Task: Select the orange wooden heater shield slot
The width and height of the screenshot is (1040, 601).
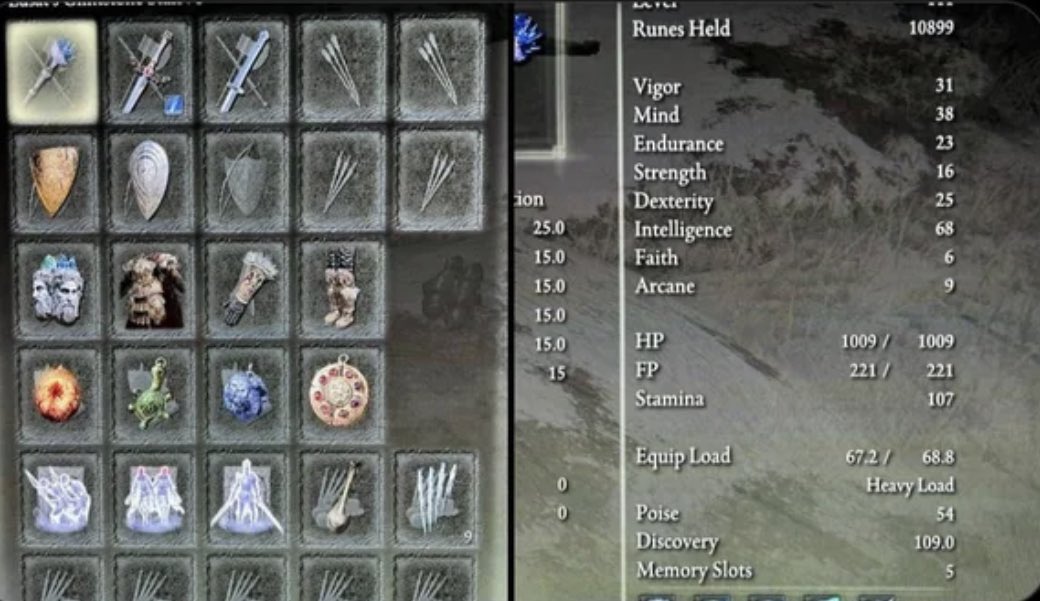Action: click(x=55, y=182)
